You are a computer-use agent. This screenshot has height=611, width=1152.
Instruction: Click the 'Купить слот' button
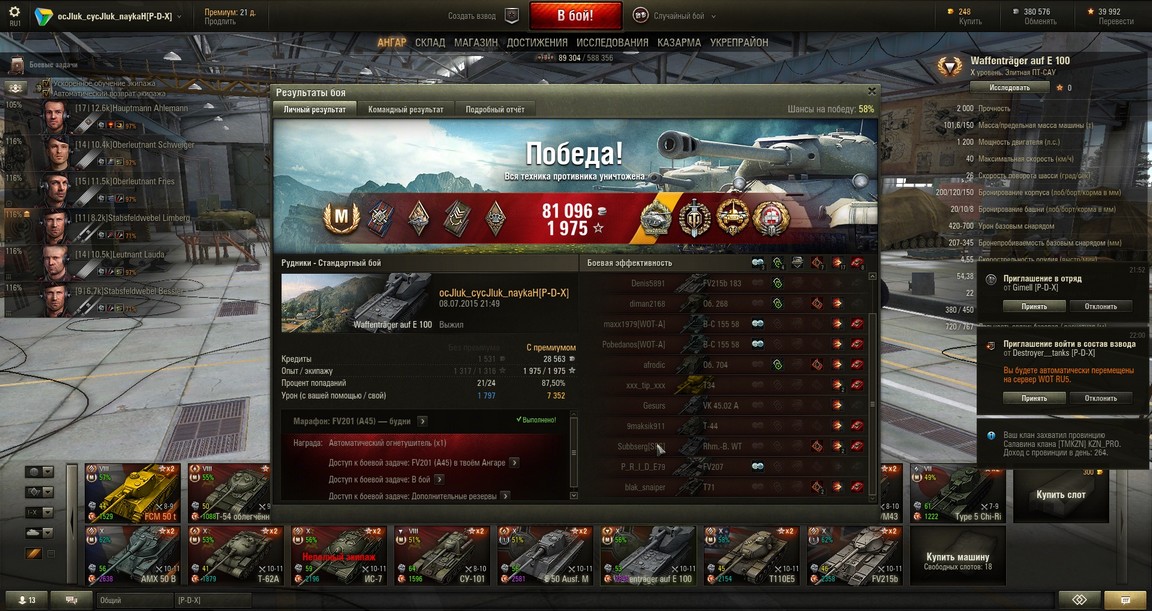(1060, 495)
